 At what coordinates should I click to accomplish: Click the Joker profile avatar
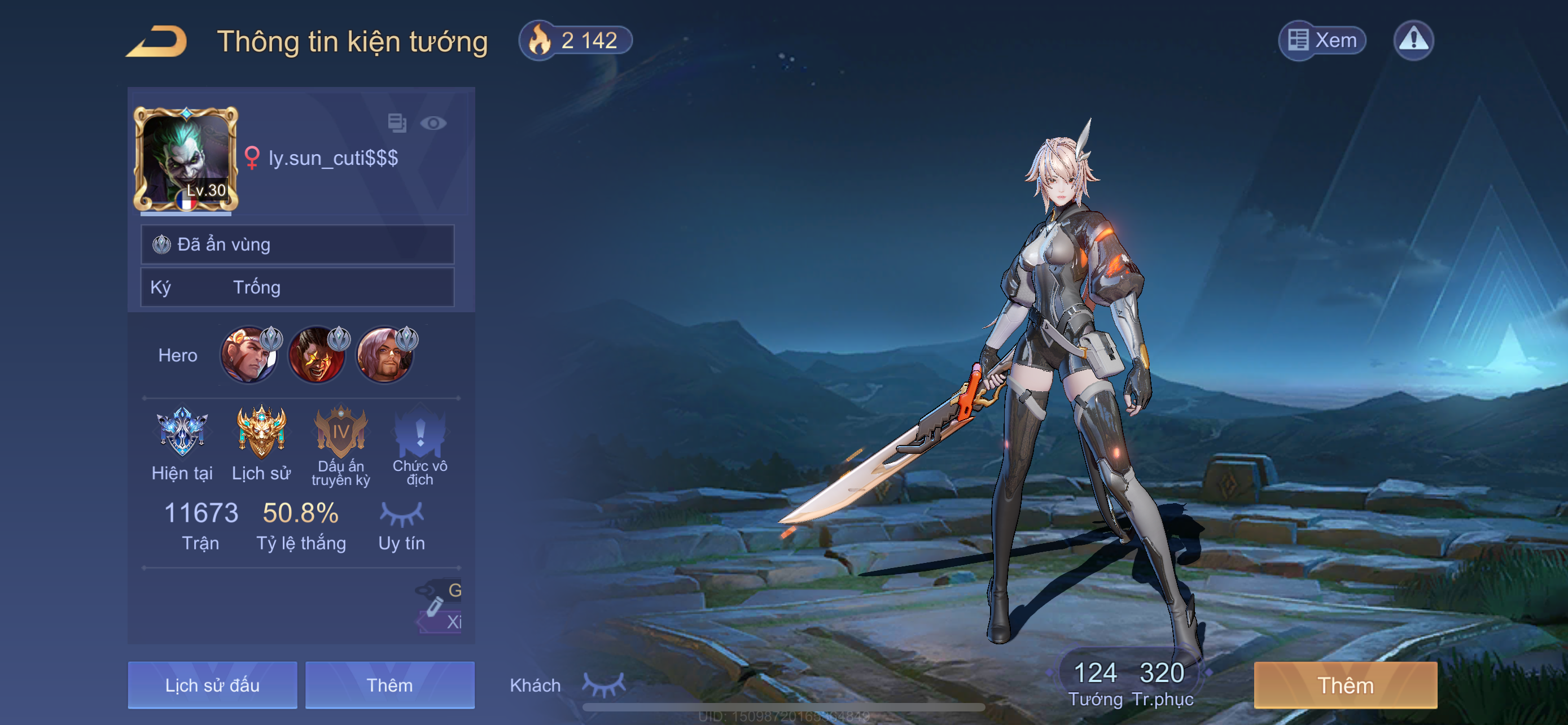click(186, 159)
